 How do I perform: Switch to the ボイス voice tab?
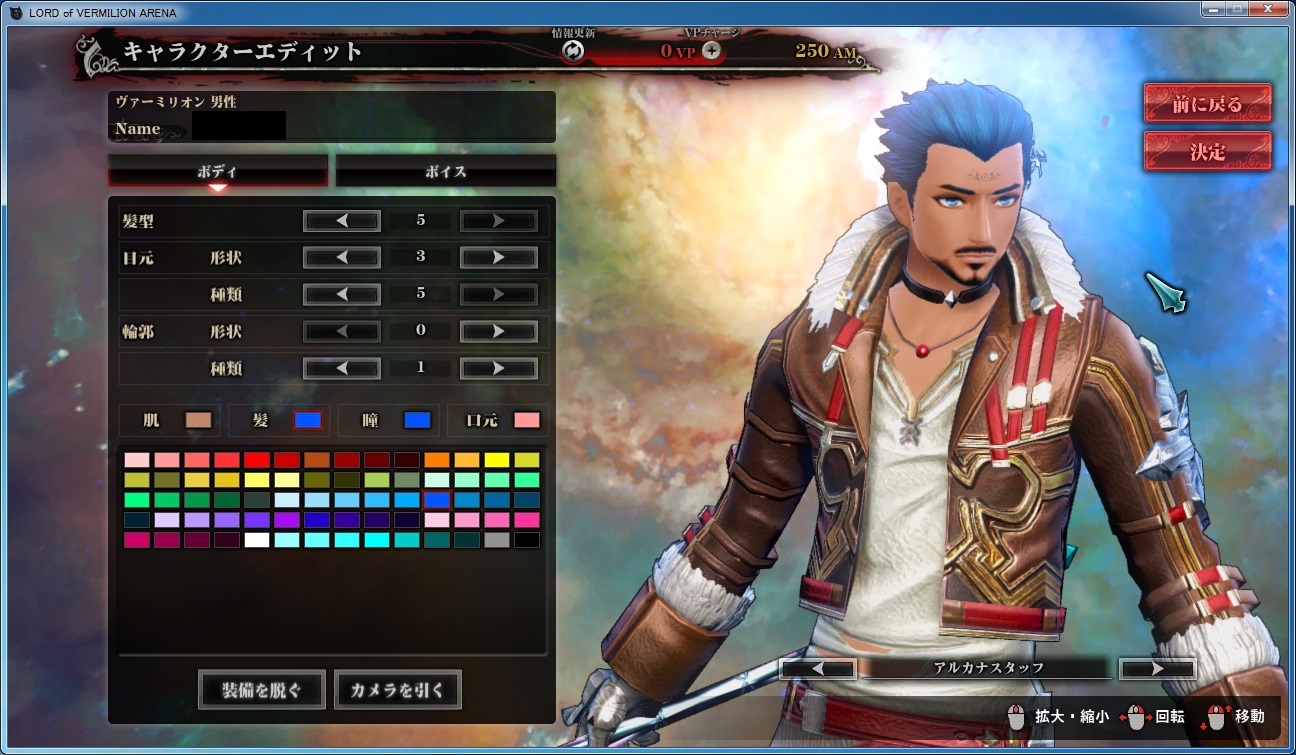(445, 171)
